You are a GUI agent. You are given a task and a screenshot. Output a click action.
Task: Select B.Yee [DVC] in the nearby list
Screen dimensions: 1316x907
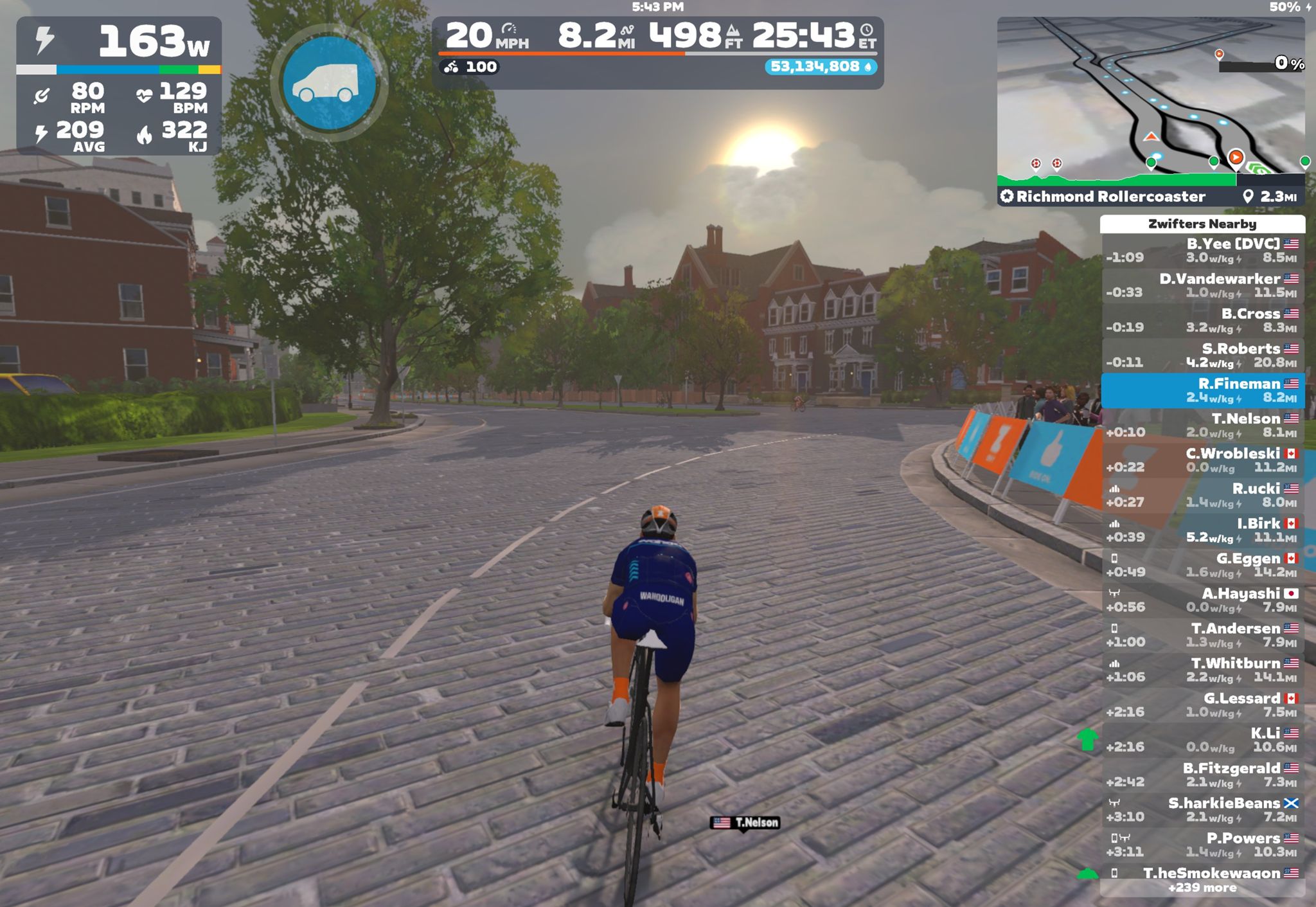click(1203, 250)
